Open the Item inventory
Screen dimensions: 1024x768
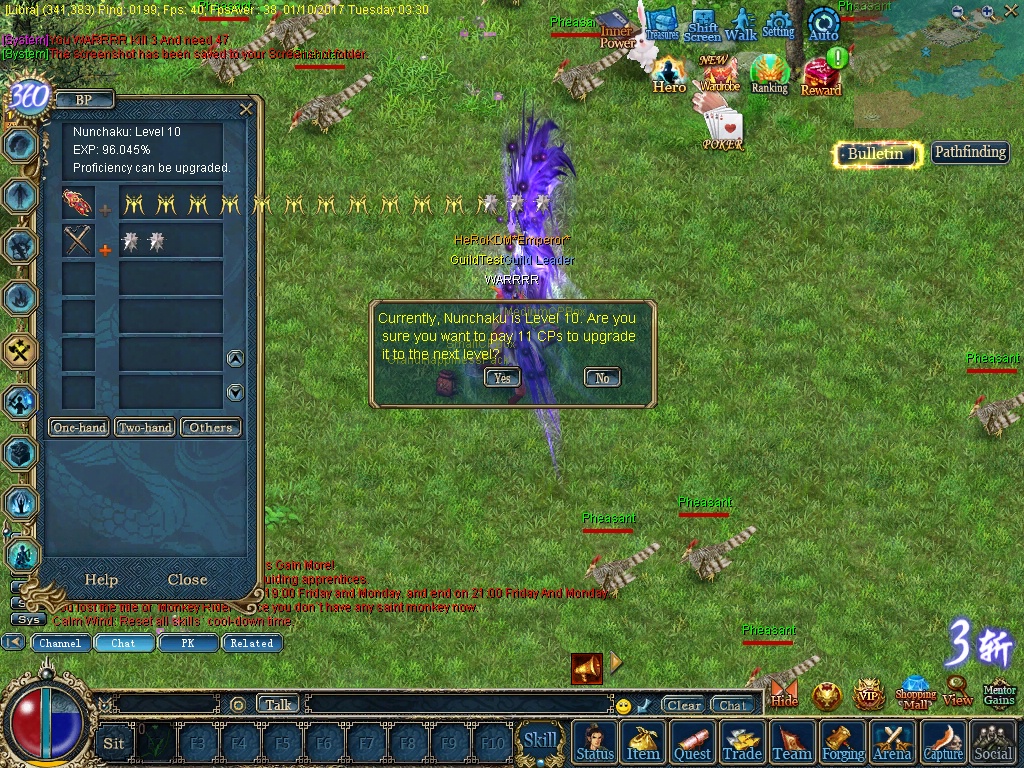tap(643, 742)
